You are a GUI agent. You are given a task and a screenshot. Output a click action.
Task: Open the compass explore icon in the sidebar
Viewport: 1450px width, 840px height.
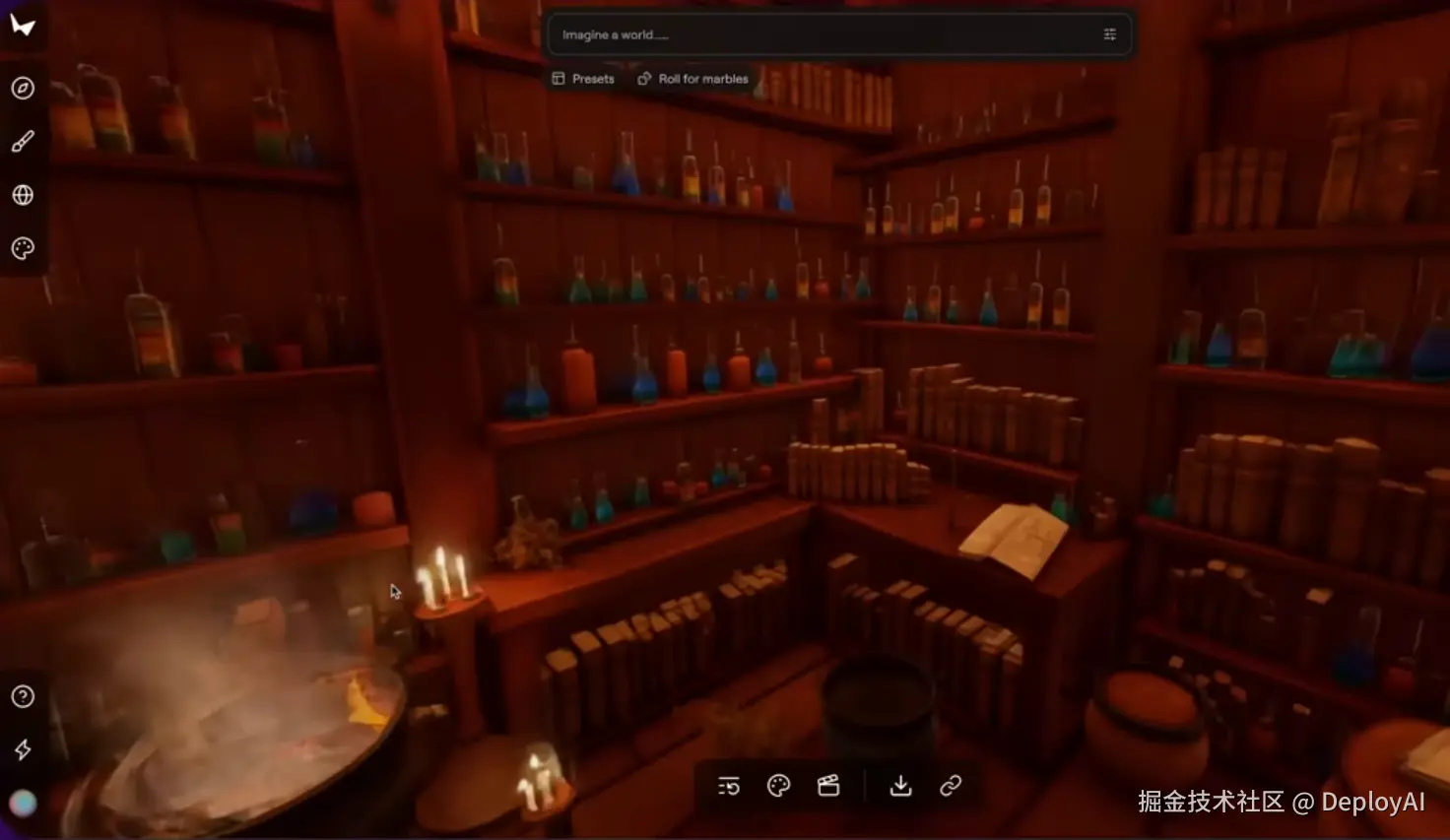click(x=23, y=89)
